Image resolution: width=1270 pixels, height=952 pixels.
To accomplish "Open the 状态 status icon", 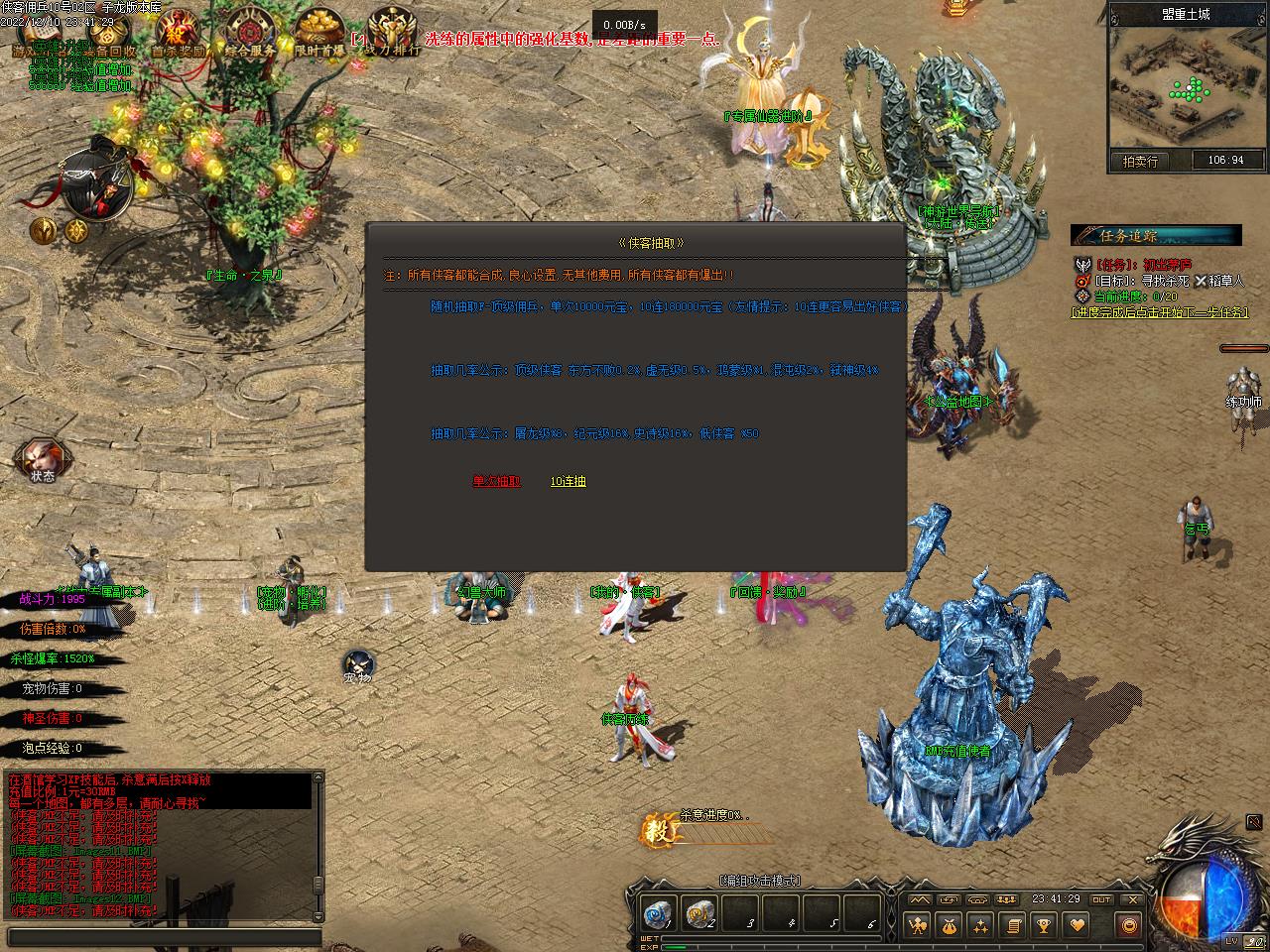I will point(43,461).
